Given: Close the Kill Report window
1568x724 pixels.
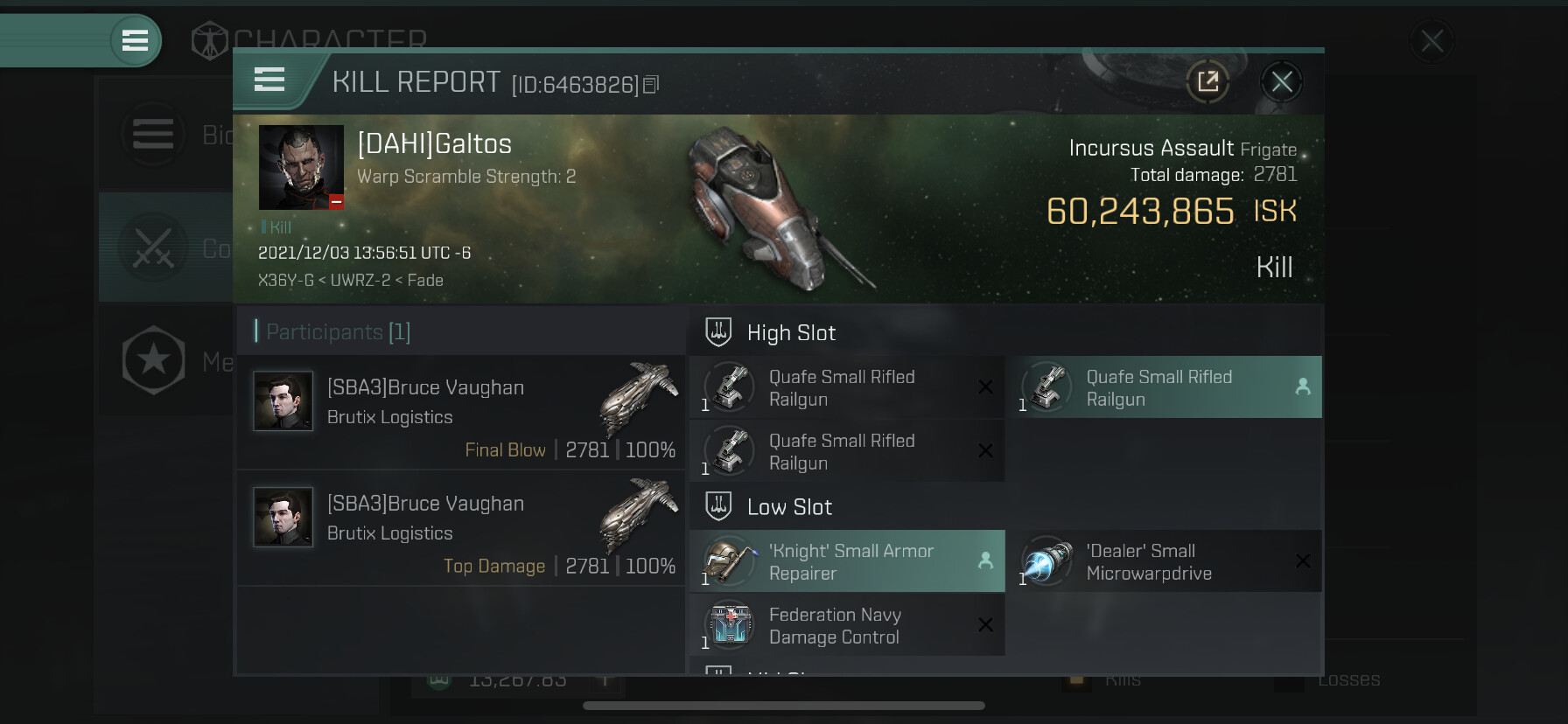Looking at the screenshot, I should coord(1282,82).
